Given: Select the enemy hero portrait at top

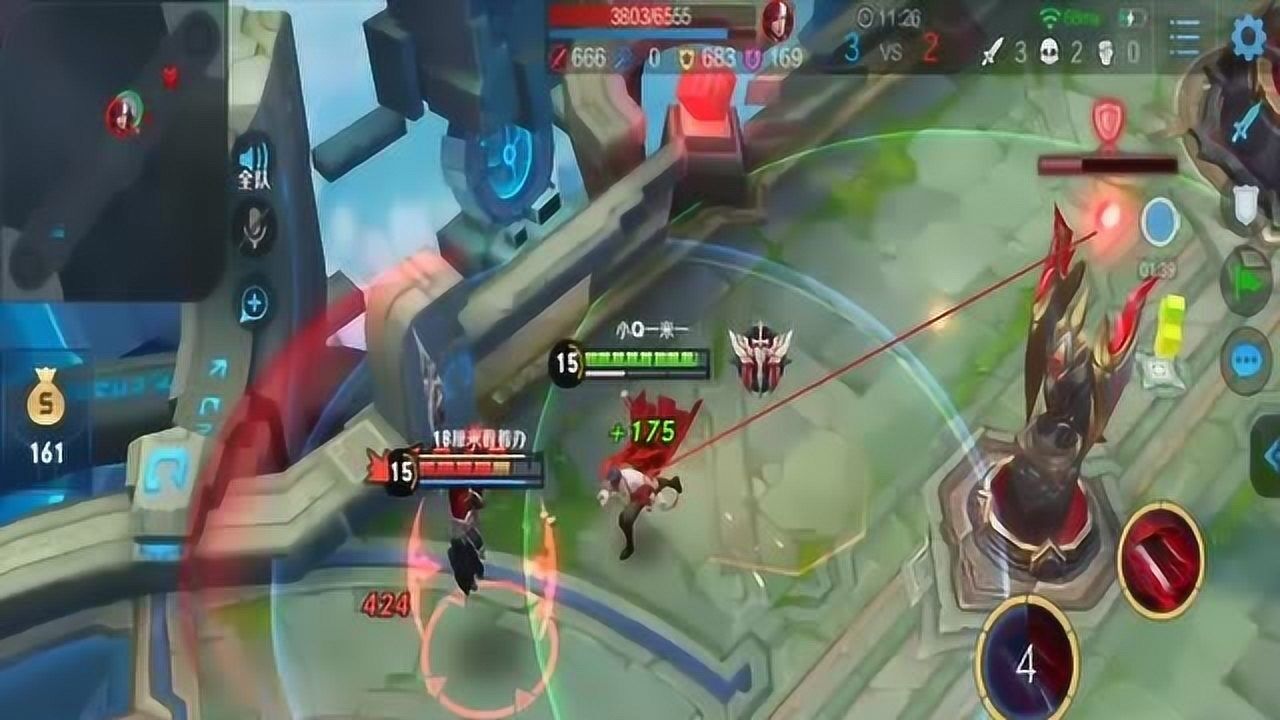Looking at the screenshot, I should (x=776, y=20).
